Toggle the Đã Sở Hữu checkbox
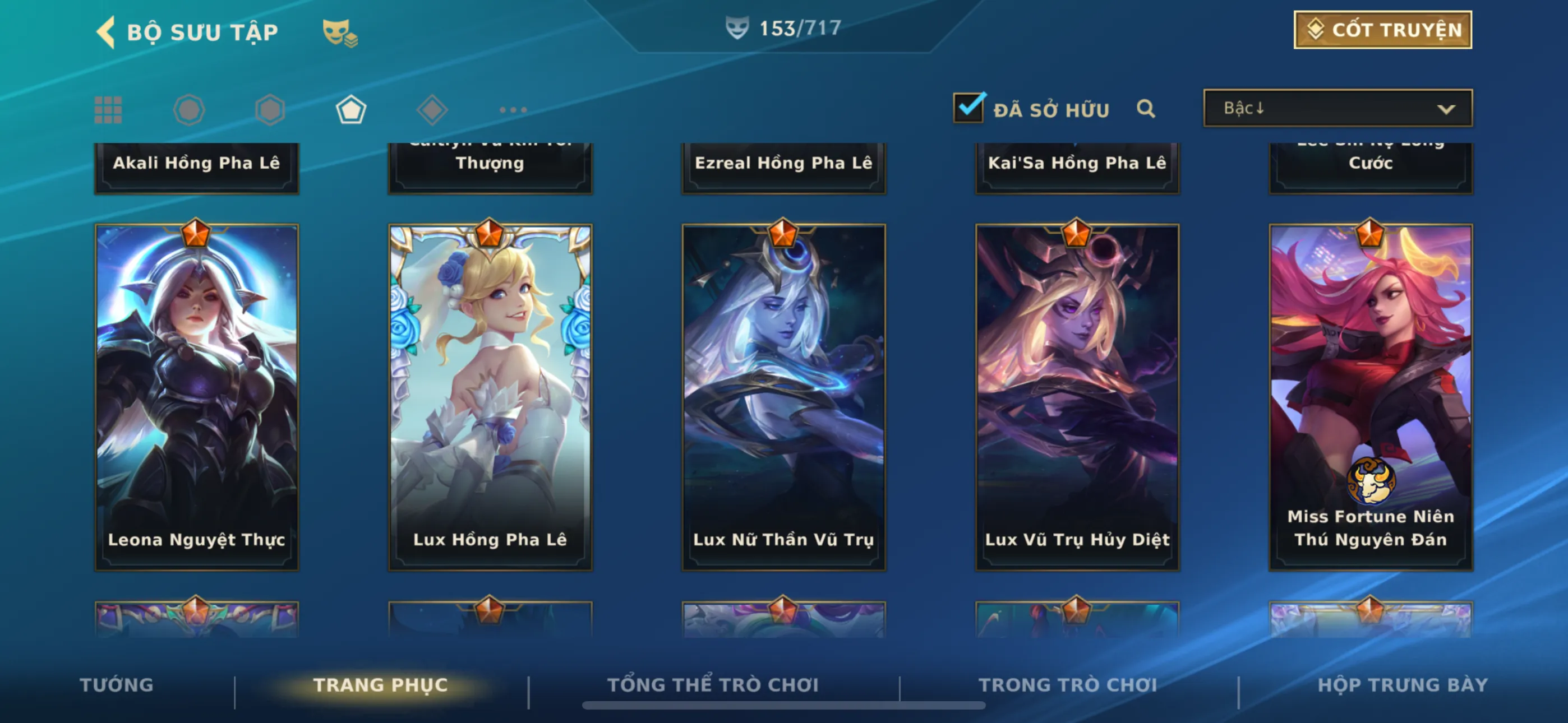 [968, 108]
